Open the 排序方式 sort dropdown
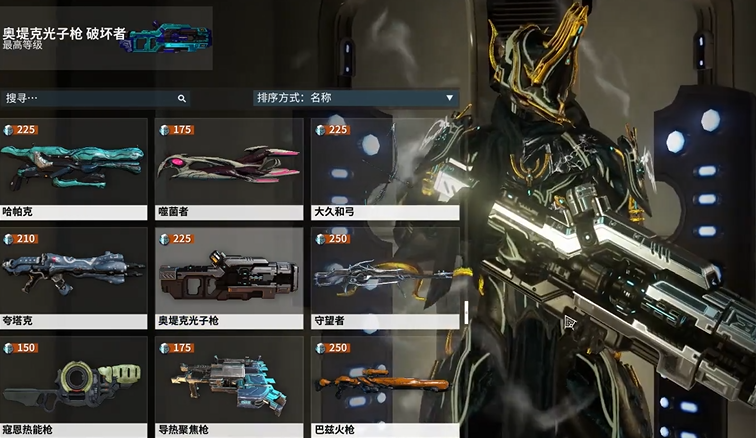 coord(356,98)
